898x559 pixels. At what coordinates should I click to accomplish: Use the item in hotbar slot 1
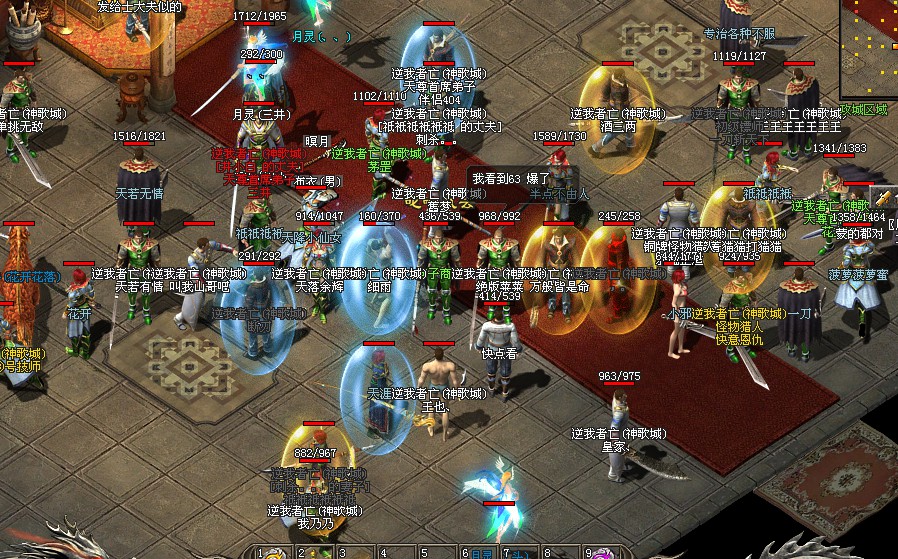[x=275, y=553]
